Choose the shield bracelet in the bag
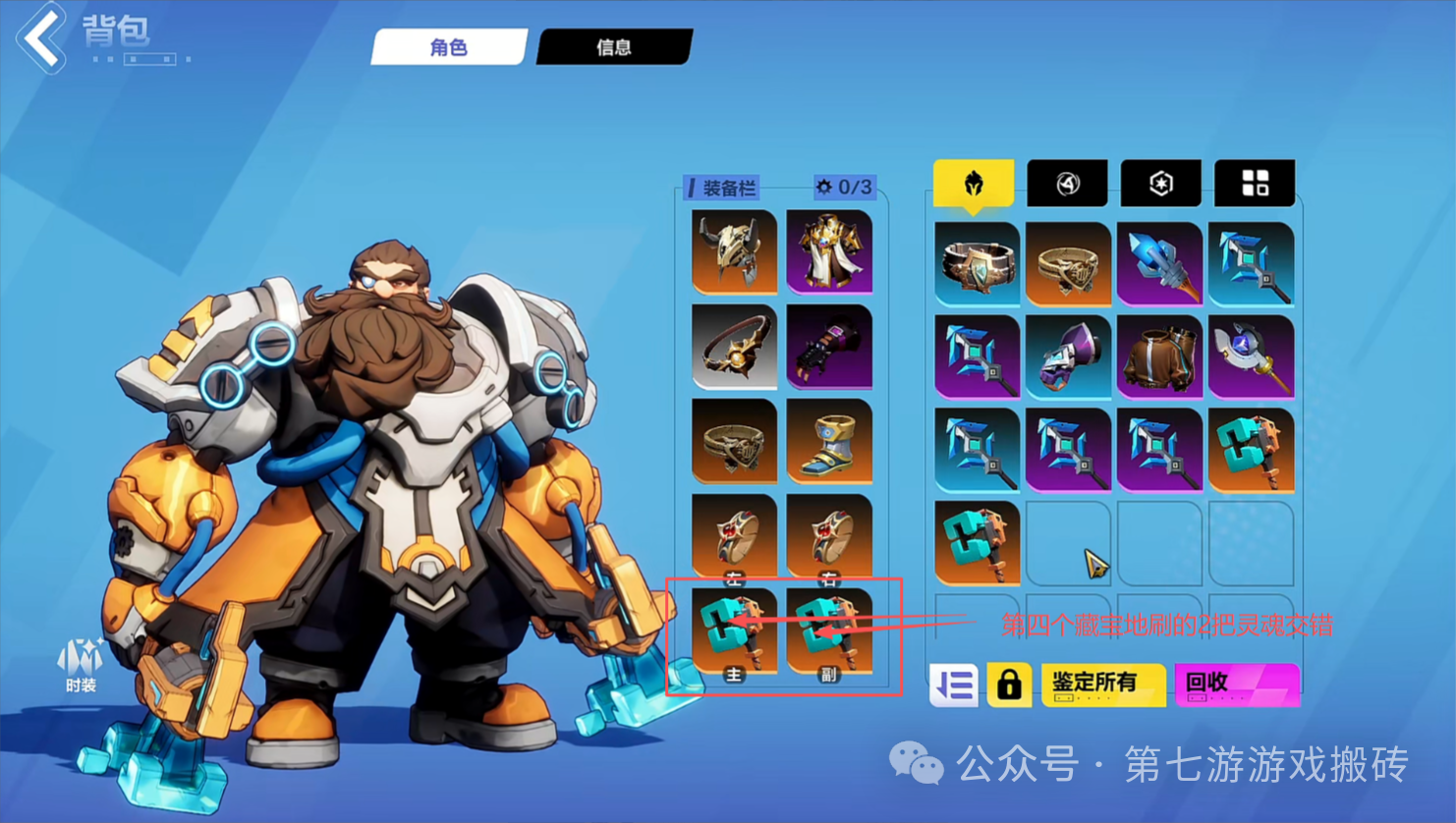Screen dimensions: 1456x823 coord(977,263)
